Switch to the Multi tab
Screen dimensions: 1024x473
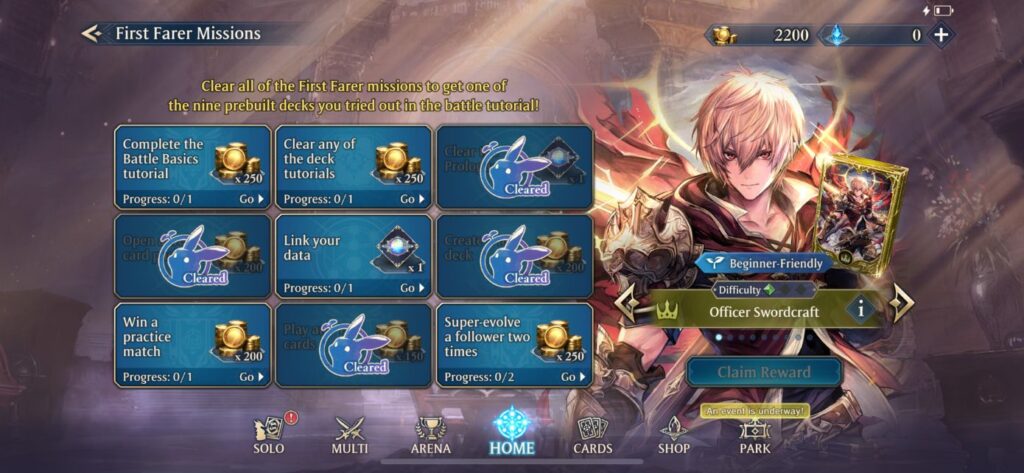coord(349,437)
